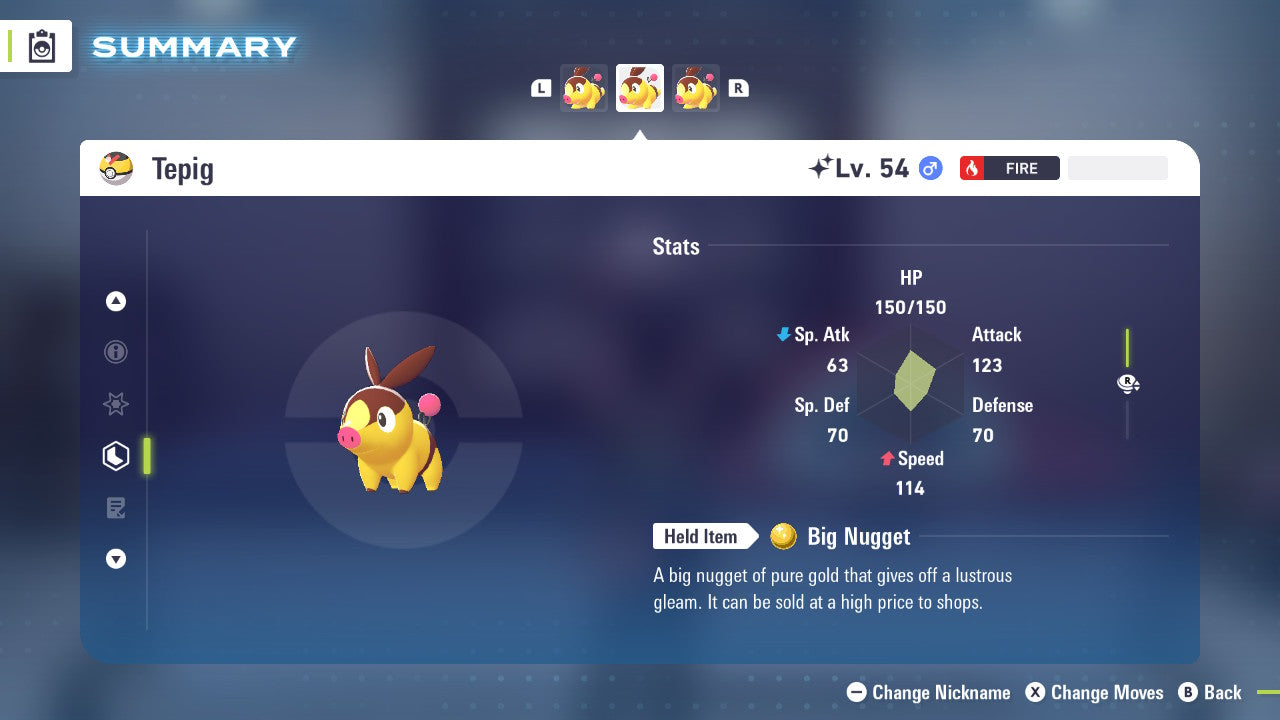The image size is (1280, 720).
Task: Click the Big Nugget held item icon
Action: (x=782, y=537)
